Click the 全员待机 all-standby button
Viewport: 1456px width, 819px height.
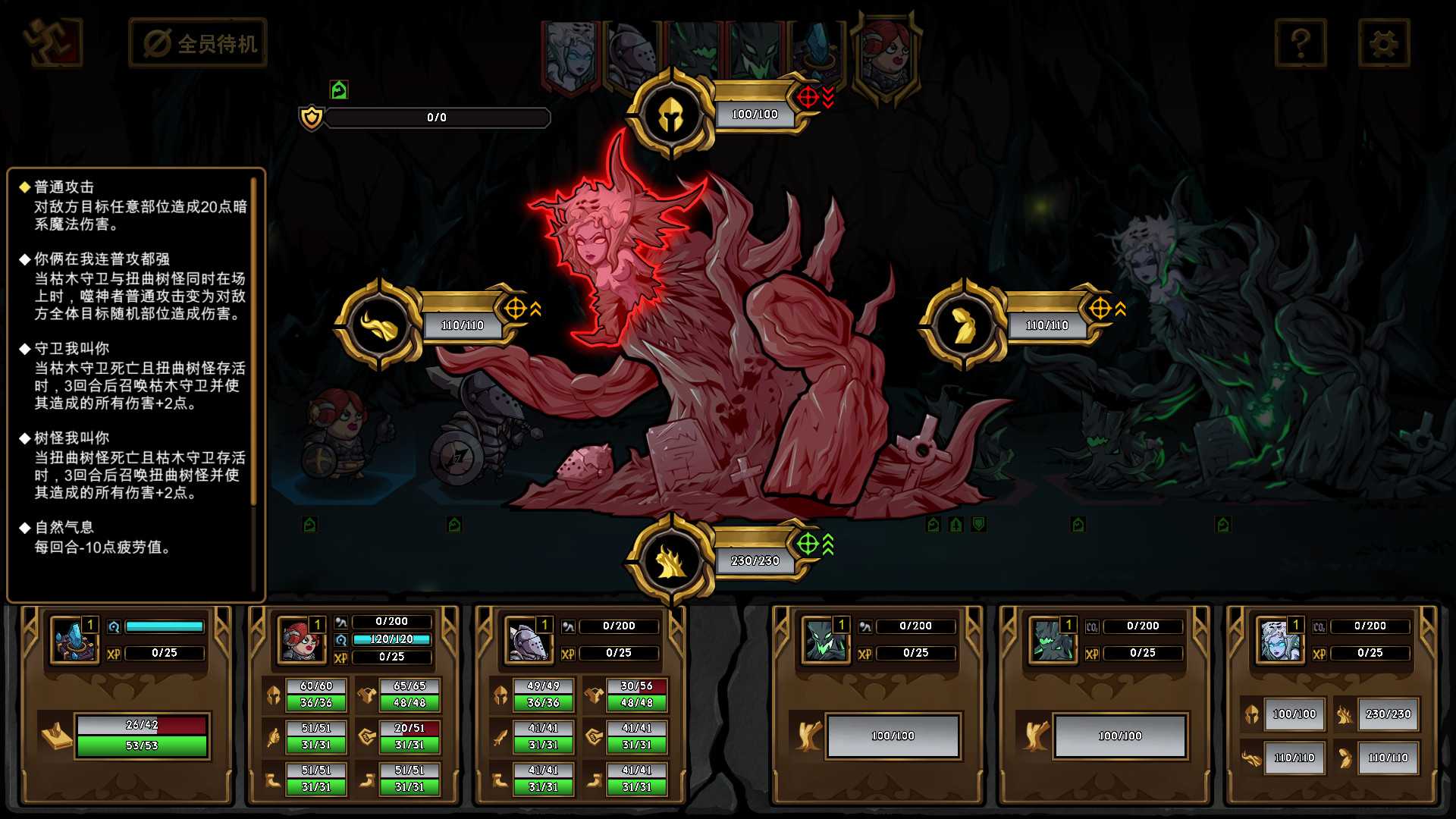(x=199, y=43)
